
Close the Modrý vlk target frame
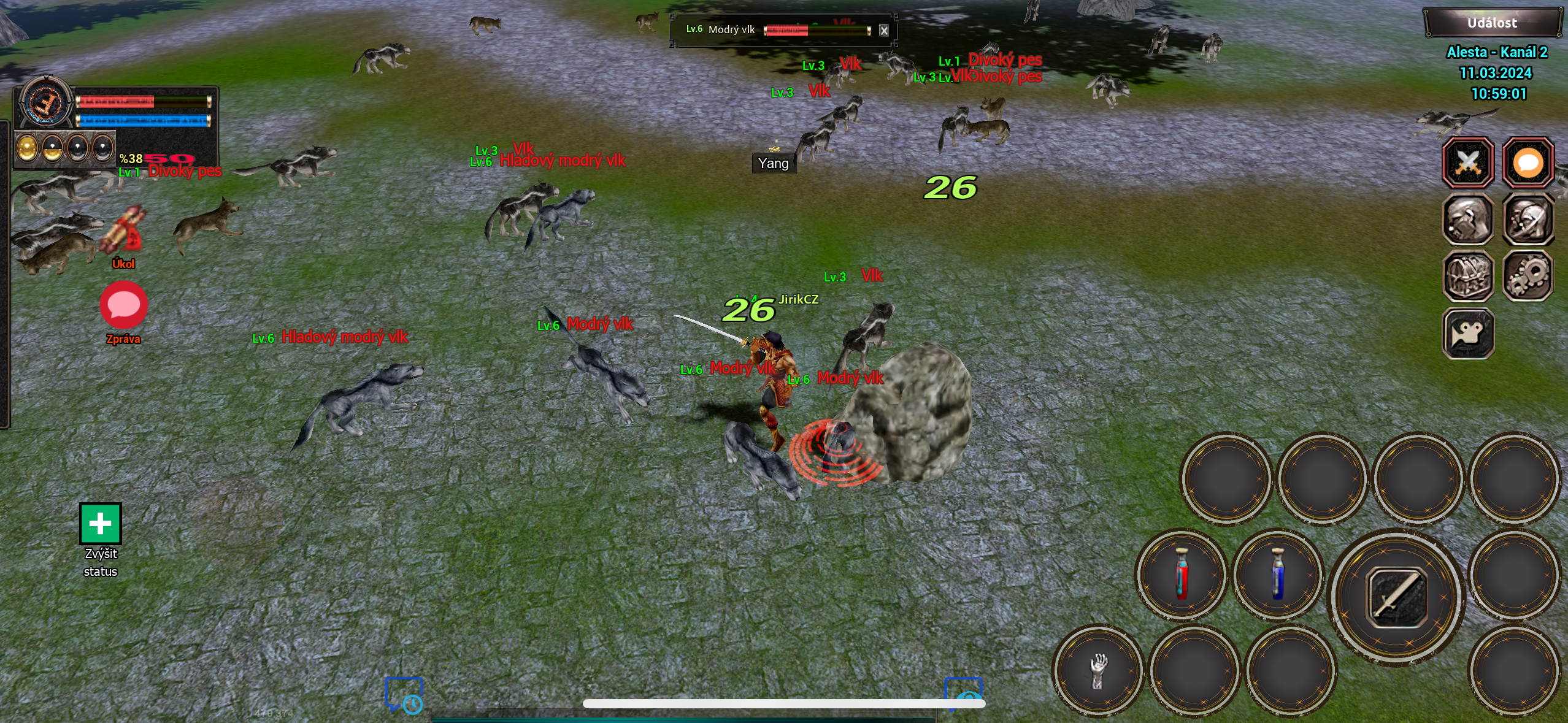point(883,31)
